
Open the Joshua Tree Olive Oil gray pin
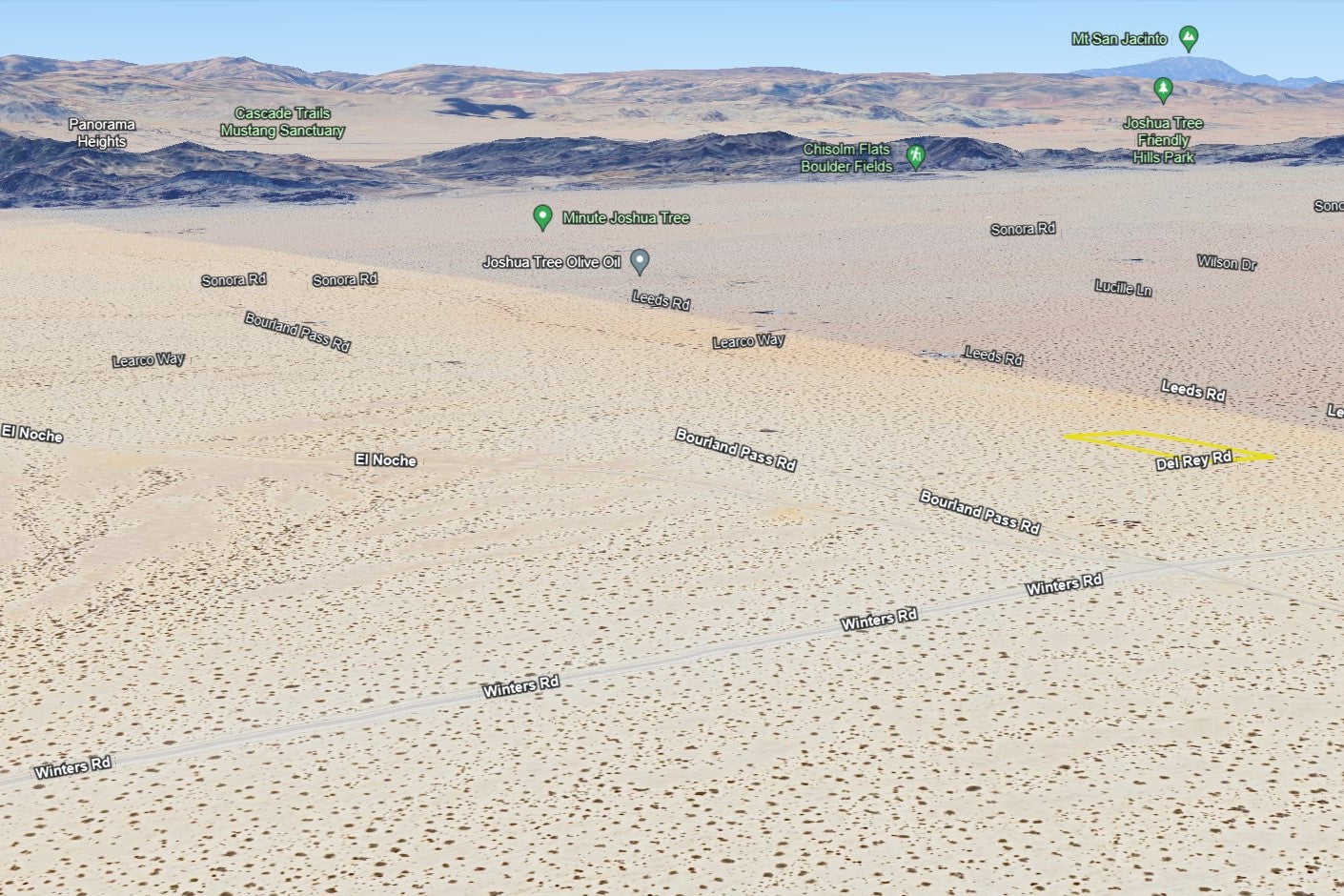tap(640, 260)
